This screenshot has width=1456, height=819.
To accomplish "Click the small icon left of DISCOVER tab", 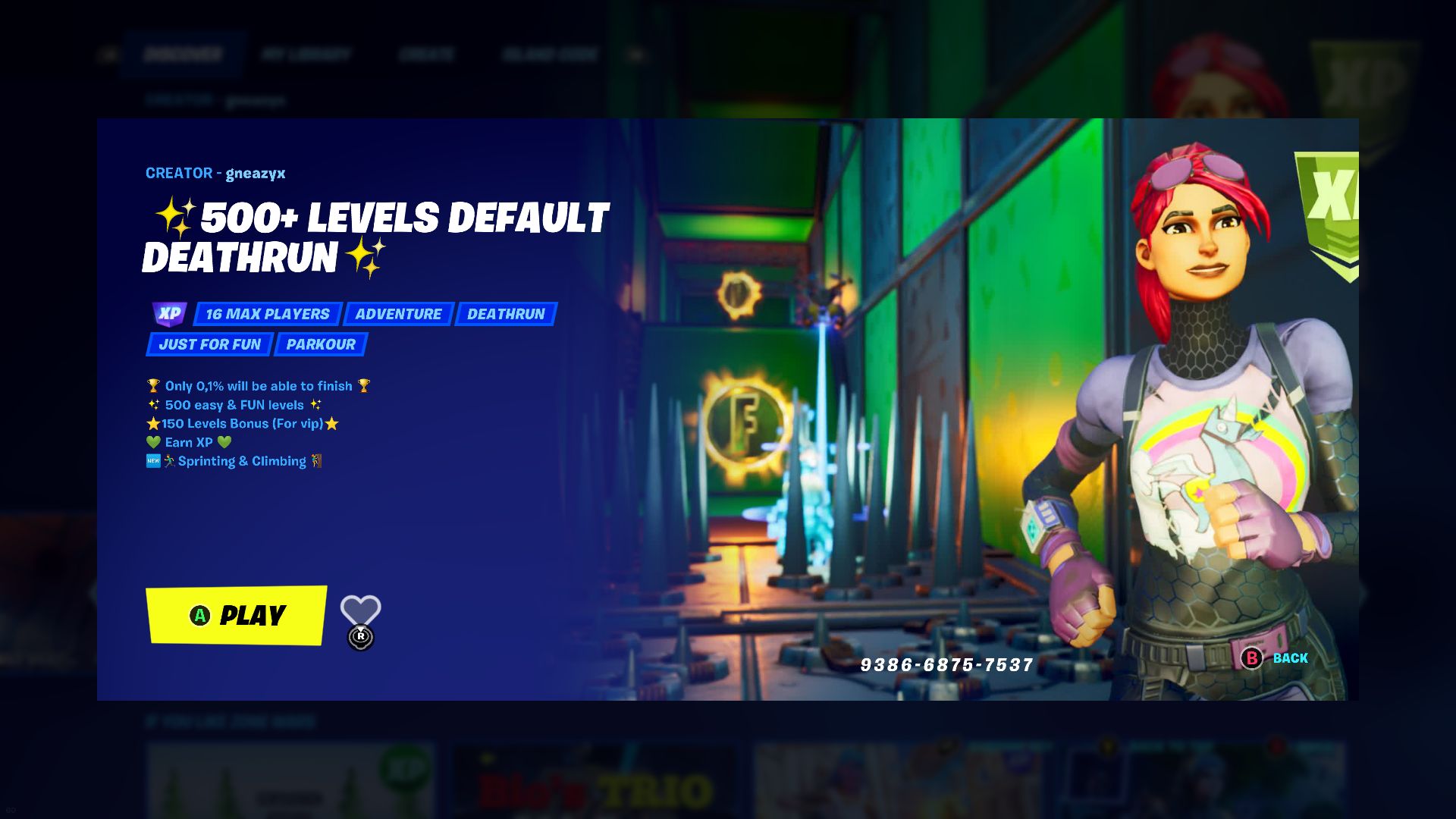I will [111, 53].
